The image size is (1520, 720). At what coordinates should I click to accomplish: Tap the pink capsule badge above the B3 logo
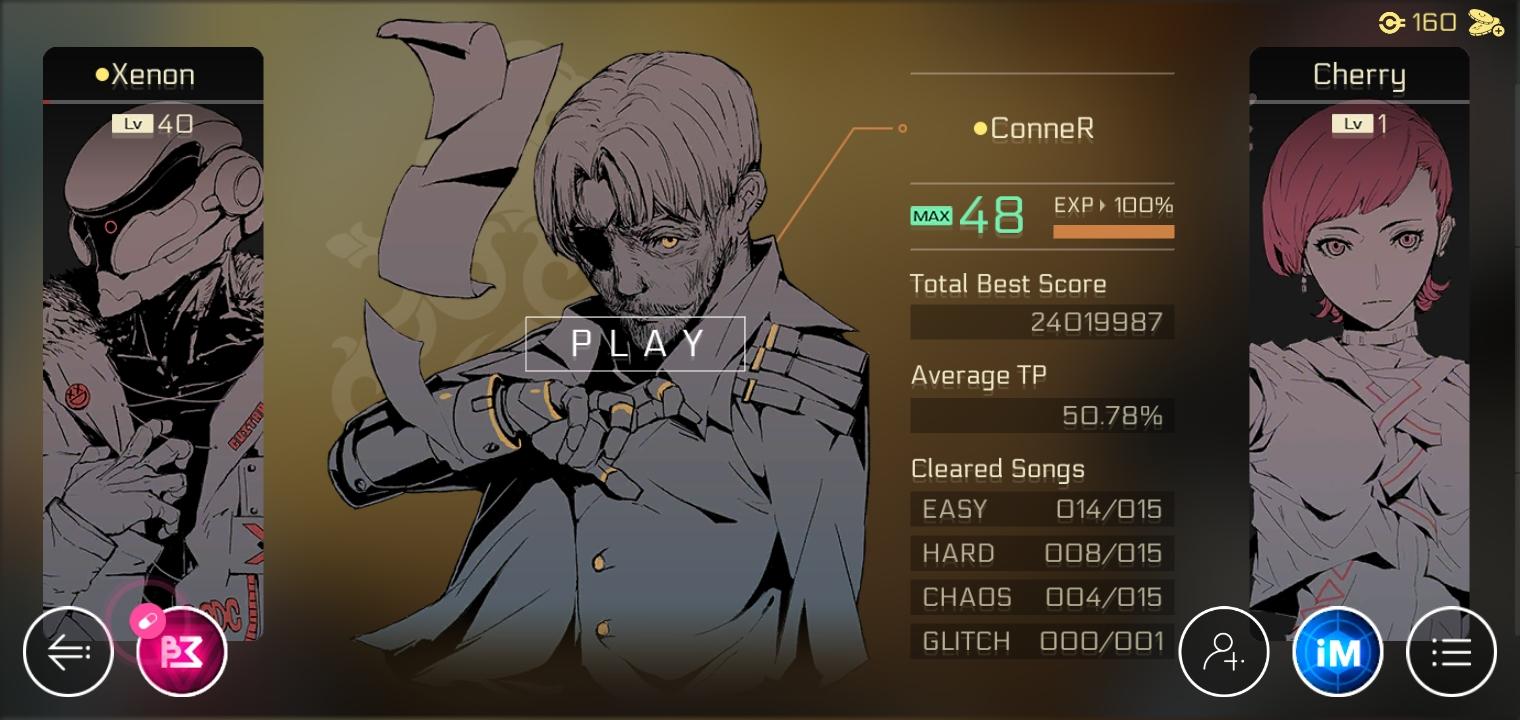[148, 620]
